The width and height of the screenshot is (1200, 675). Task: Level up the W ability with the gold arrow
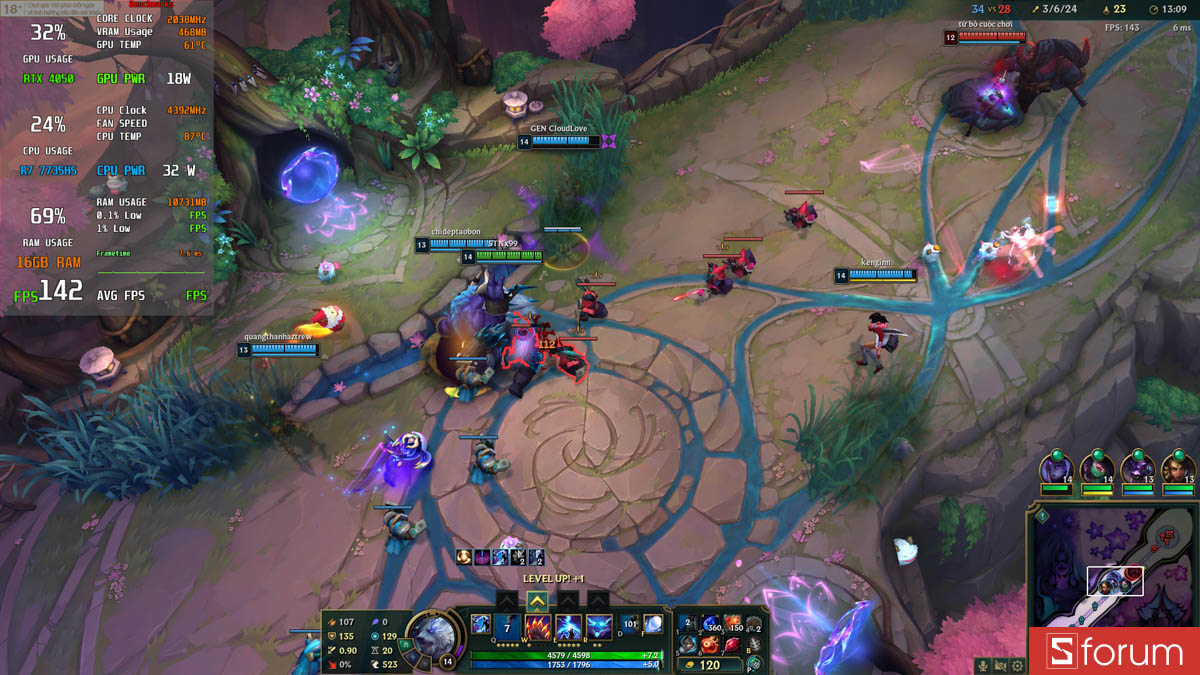pyautogui.click(x=537, y=600)
